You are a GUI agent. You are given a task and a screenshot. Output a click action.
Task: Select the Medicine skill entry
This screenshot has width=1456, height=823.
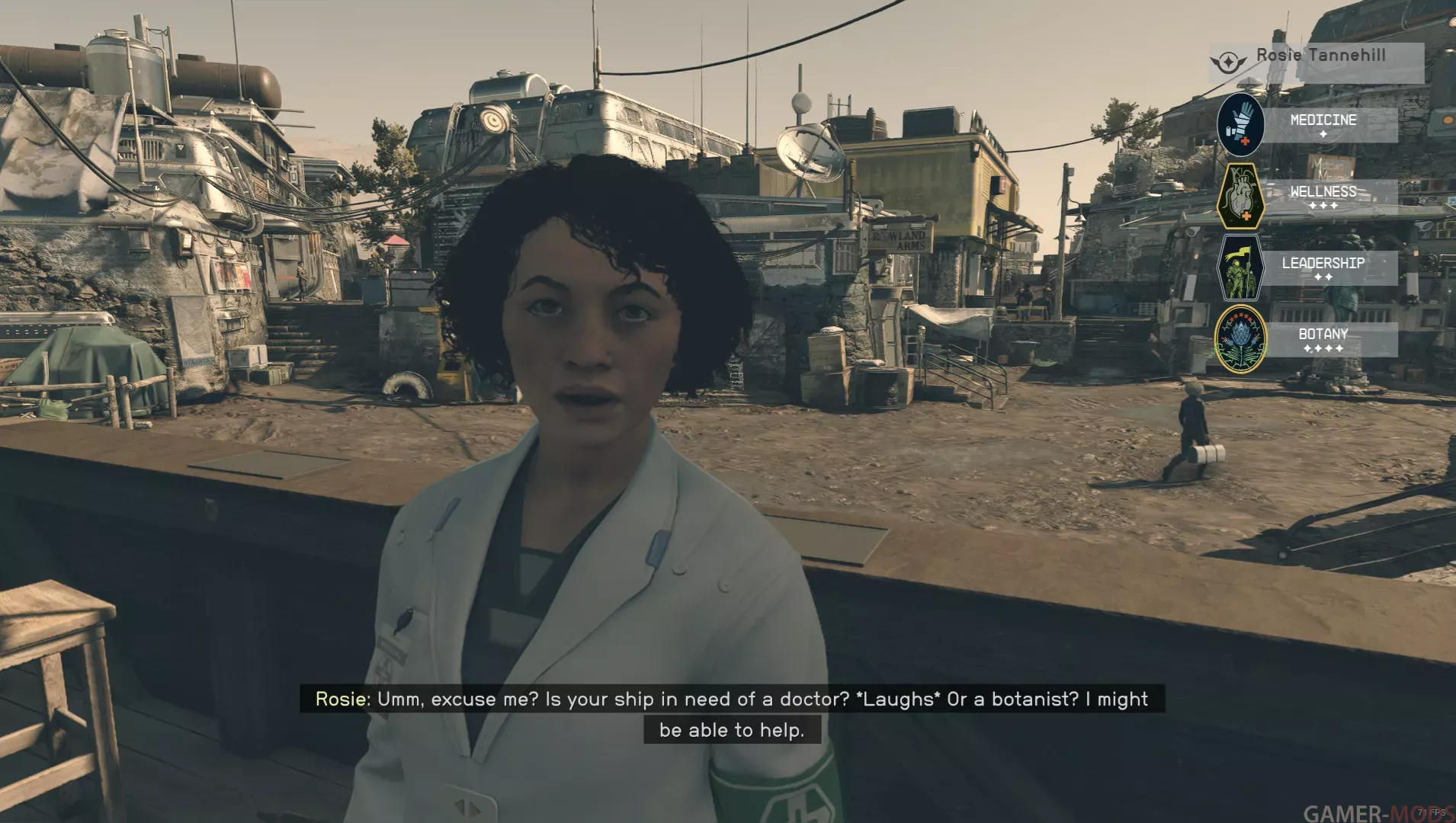(1323, 124)
